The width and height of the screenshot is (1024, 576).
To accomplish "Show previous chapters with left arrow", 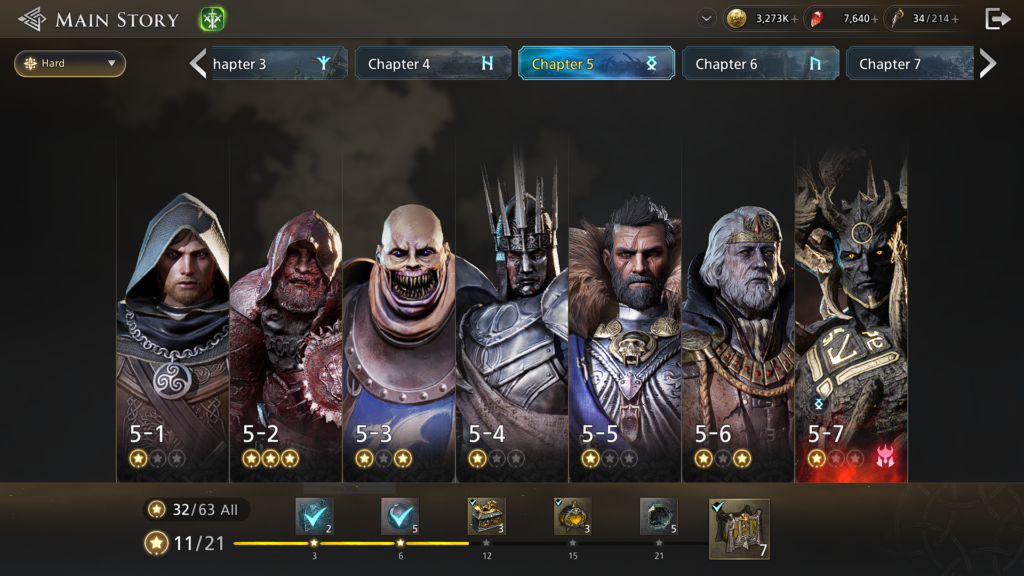I will coord(198,64).
